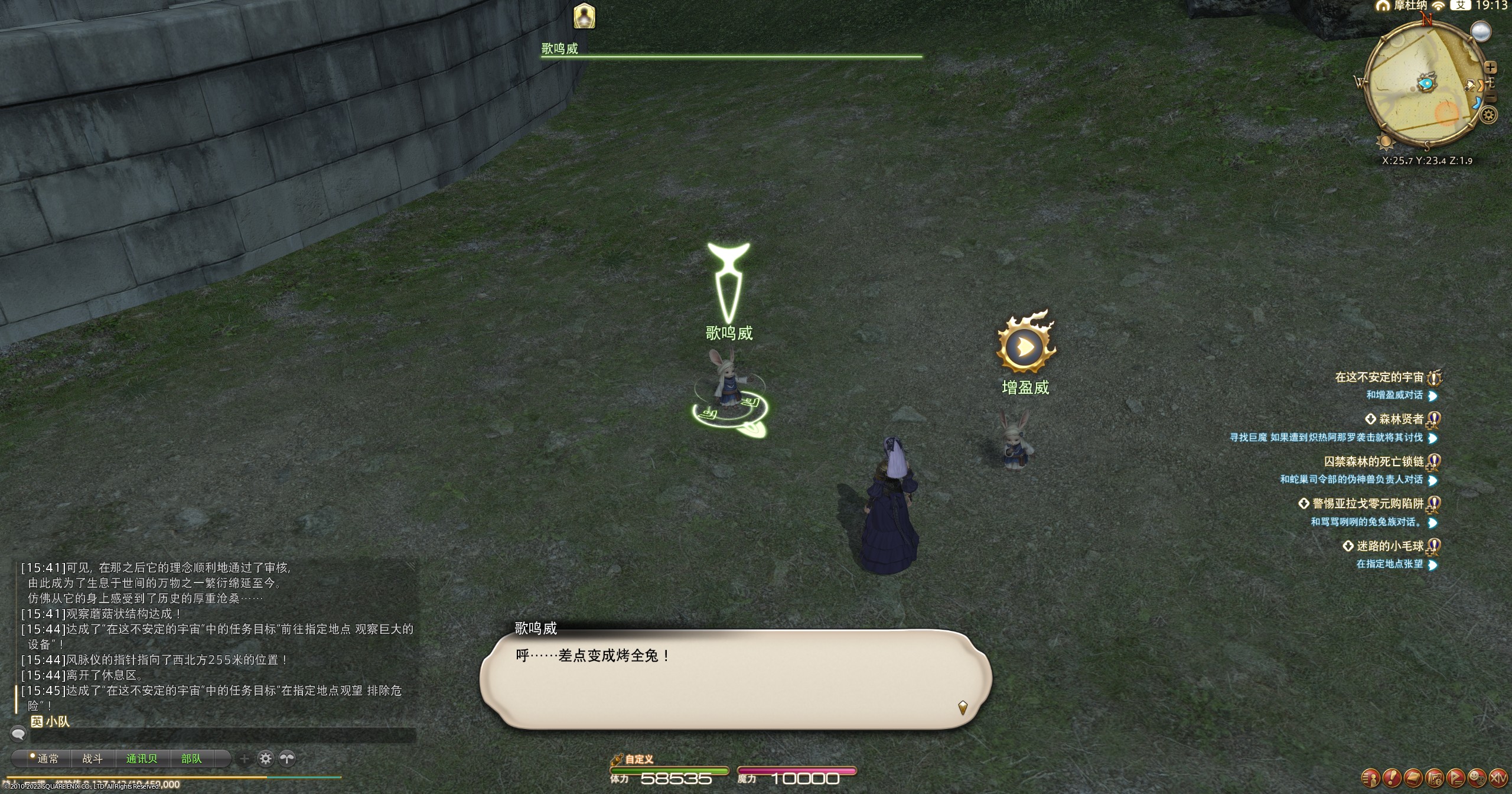Switch to the 通常 chat tab
Screen dimensions: 1512x794
coord(47,759)
